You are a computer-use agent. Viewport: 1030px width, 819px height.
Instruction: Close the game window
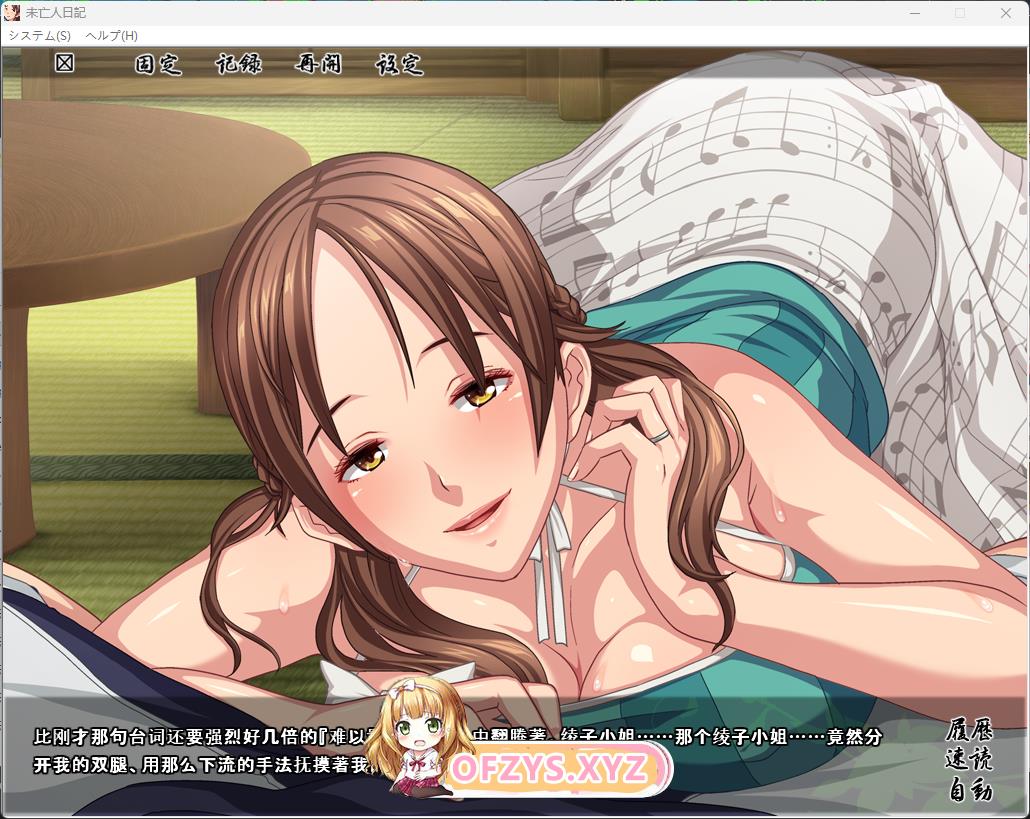[1005, 13]
